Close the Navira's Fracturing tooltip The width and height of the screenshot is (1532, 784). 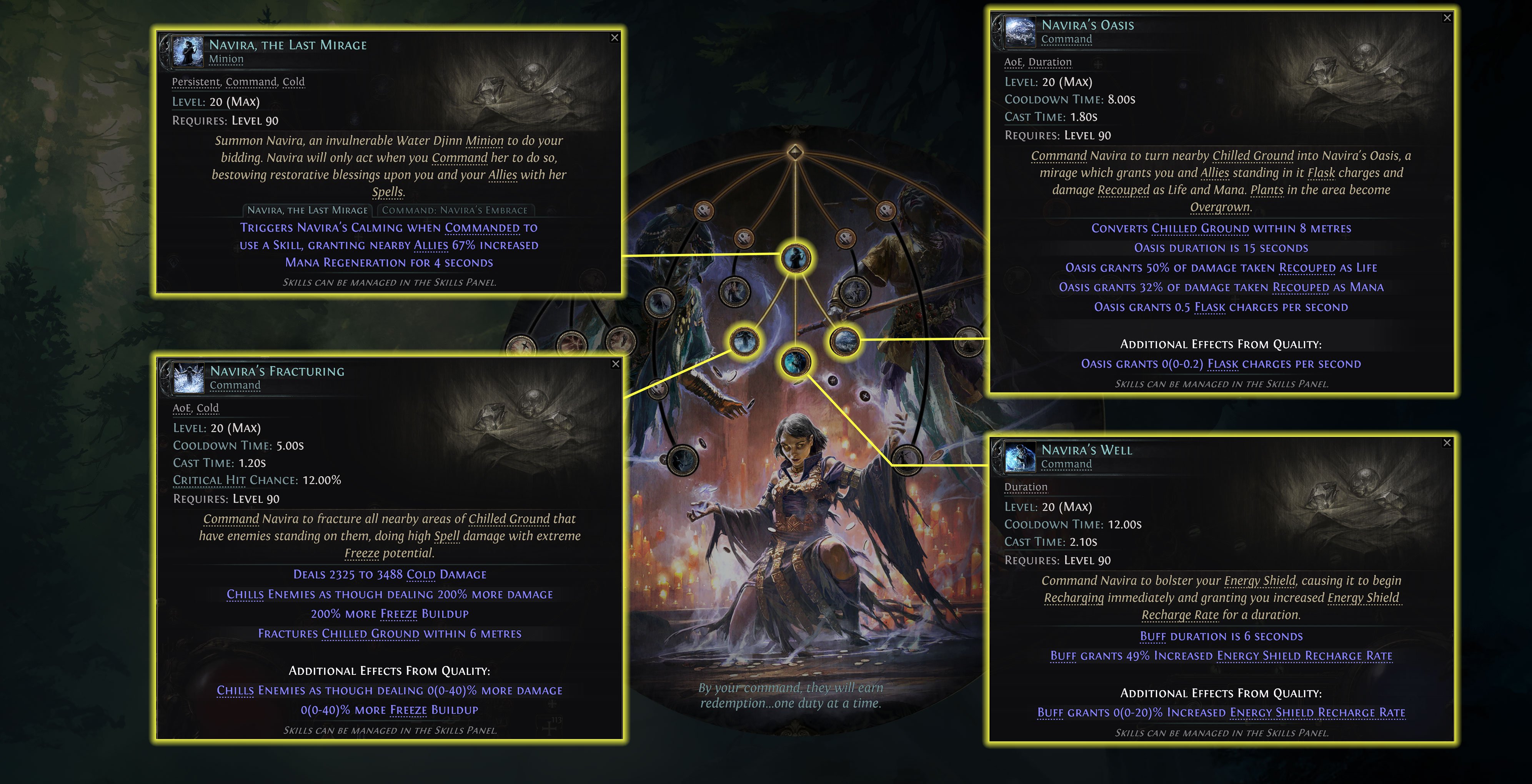[x=615, y=364]
